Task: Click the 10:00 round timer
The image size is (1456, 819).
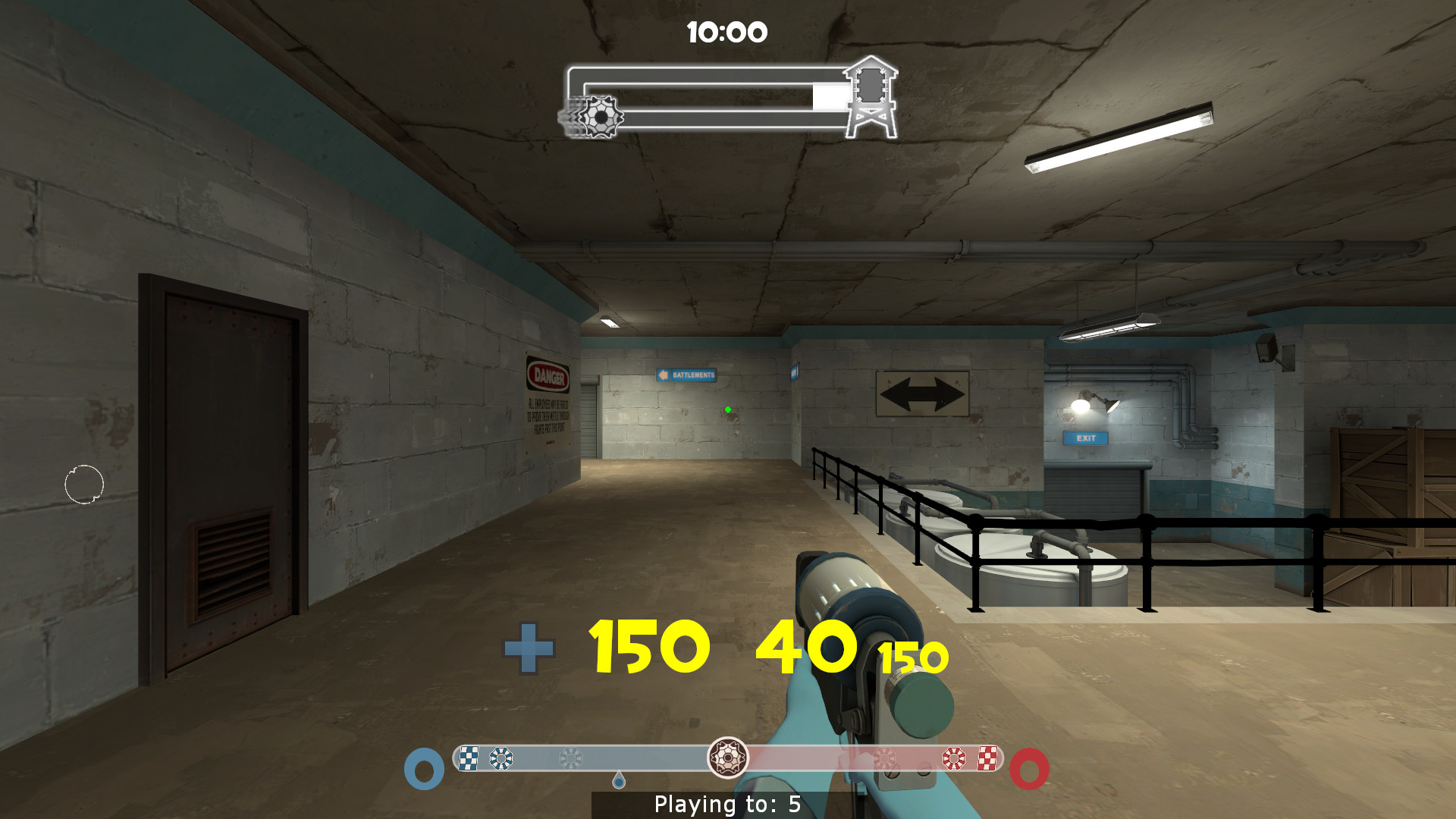Action: 726,31
